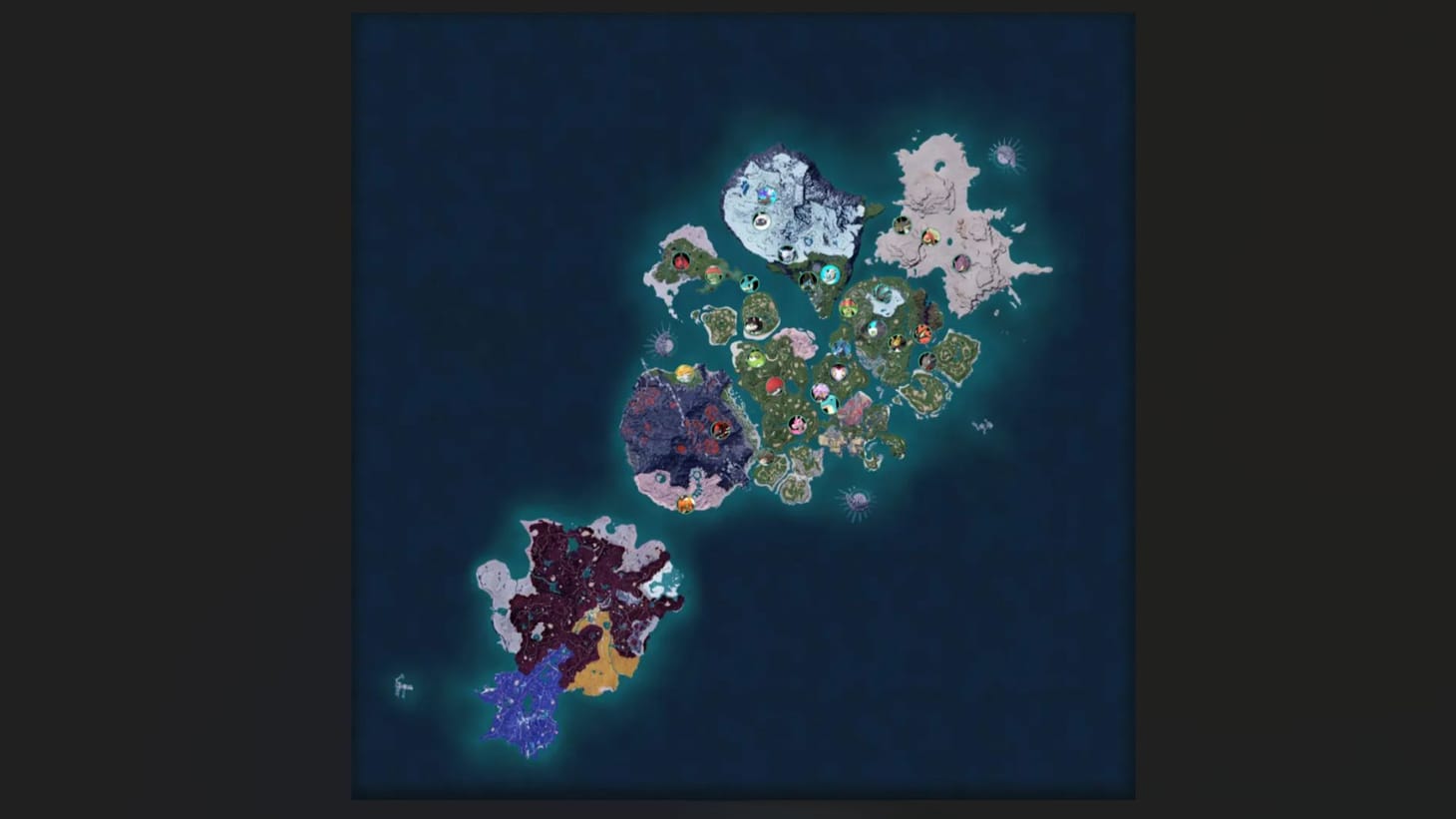Select the red-faced Pal boss icon on the desert island
Screen dimensions: 1456x819
click(x=930, y=237)
